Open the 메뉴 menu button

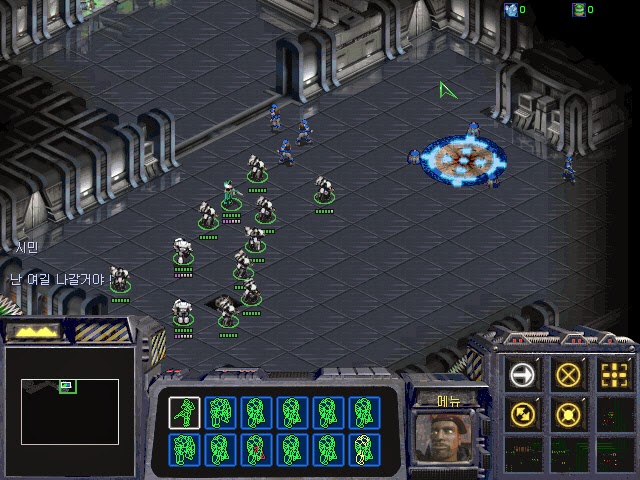coord(449,400)
